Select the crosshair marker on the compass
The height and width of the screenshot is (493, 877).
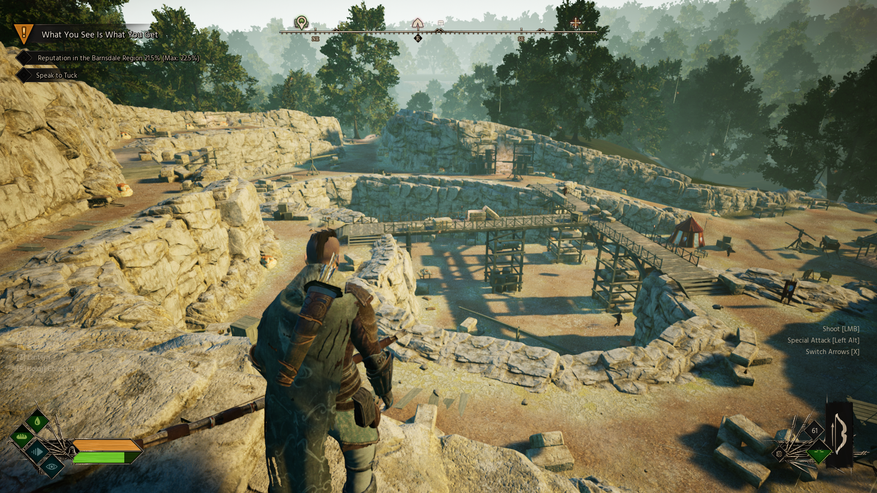tap(575, 21)
